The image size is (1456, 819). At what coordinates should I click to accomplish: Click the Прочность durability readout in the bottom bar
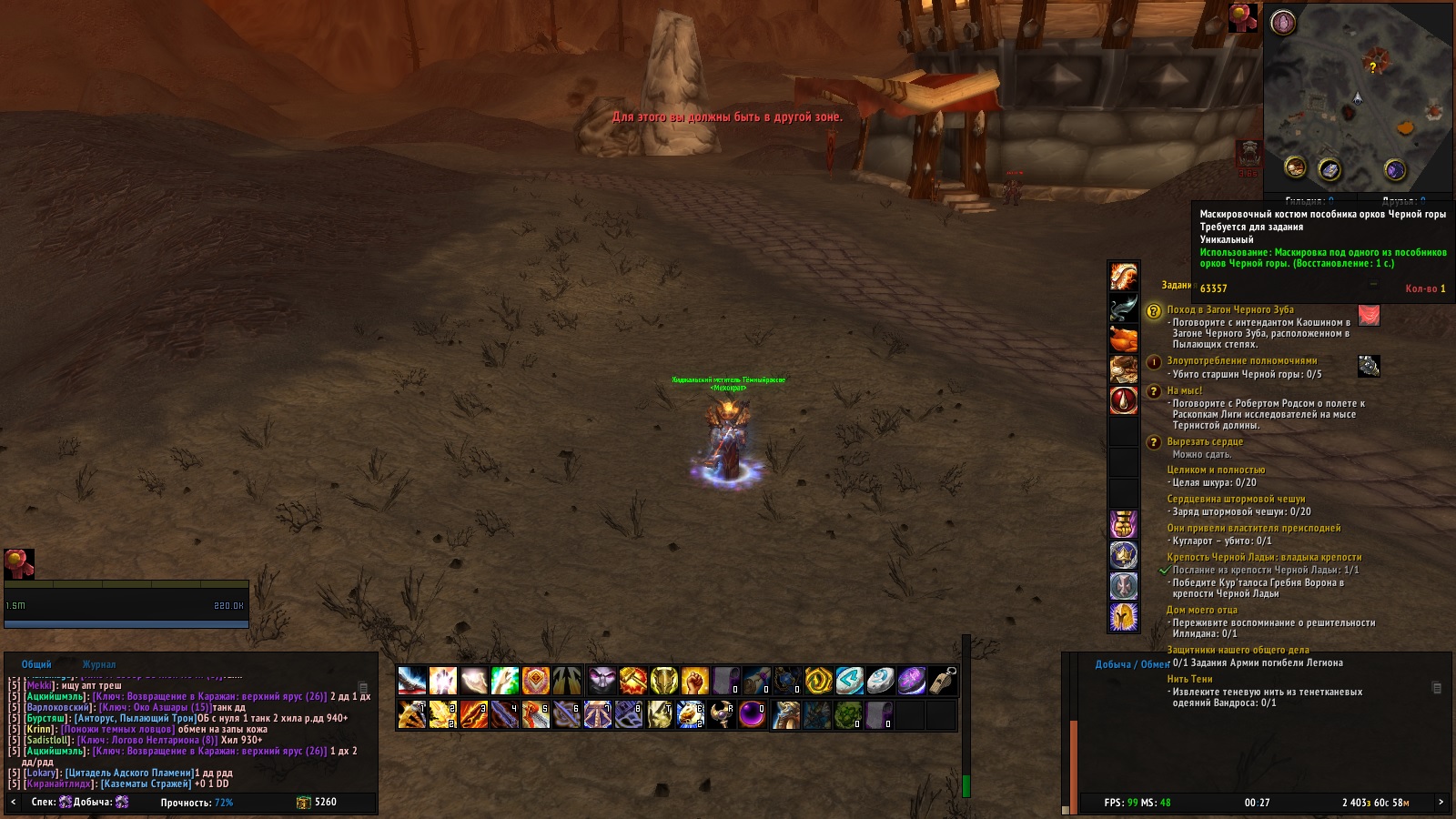(x=197, y=803)
